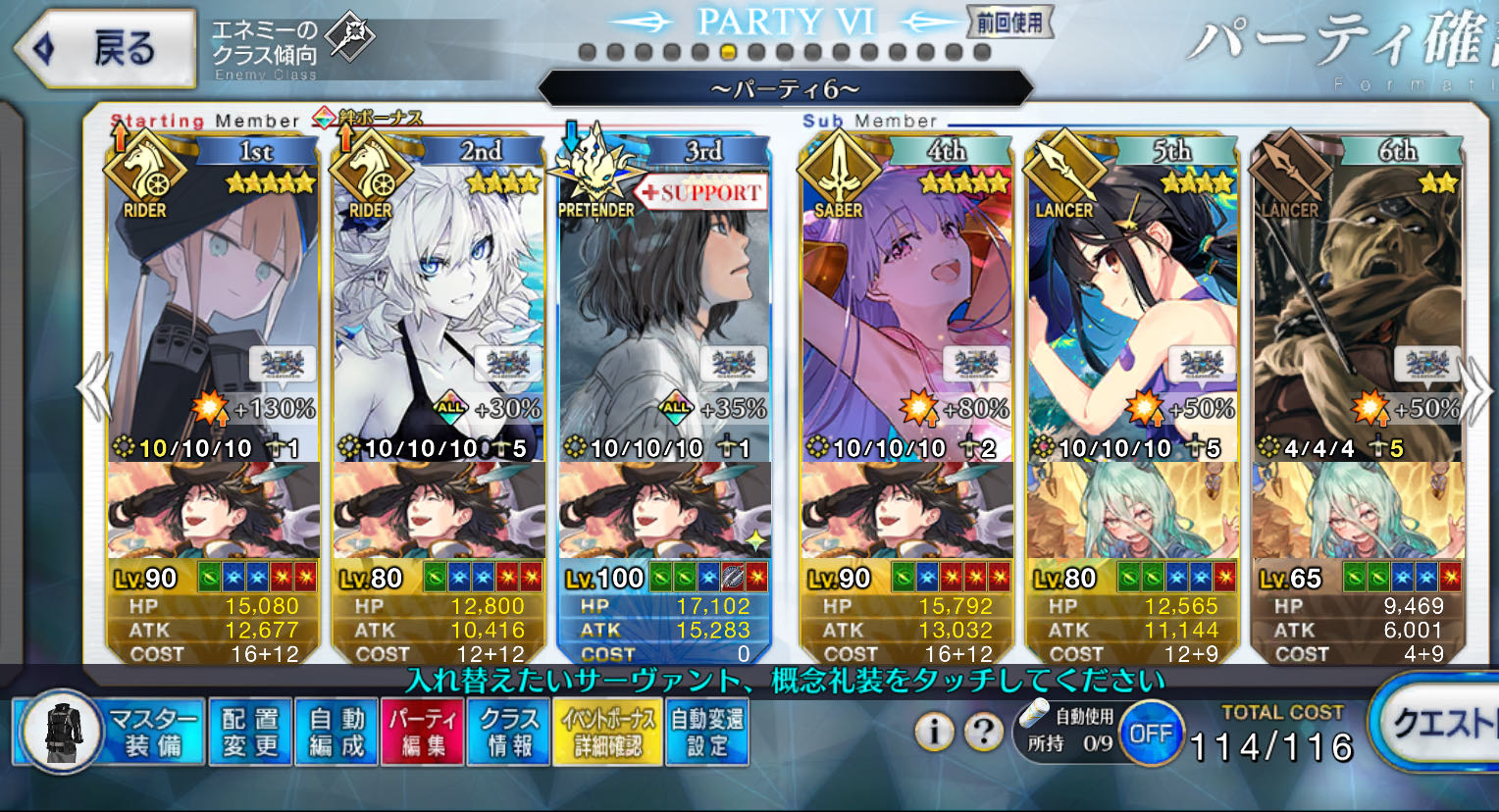Check イベントボーナス詳細確認 details
The height and width of the screenshot is (812, 1499).
(x=608, y=732)
